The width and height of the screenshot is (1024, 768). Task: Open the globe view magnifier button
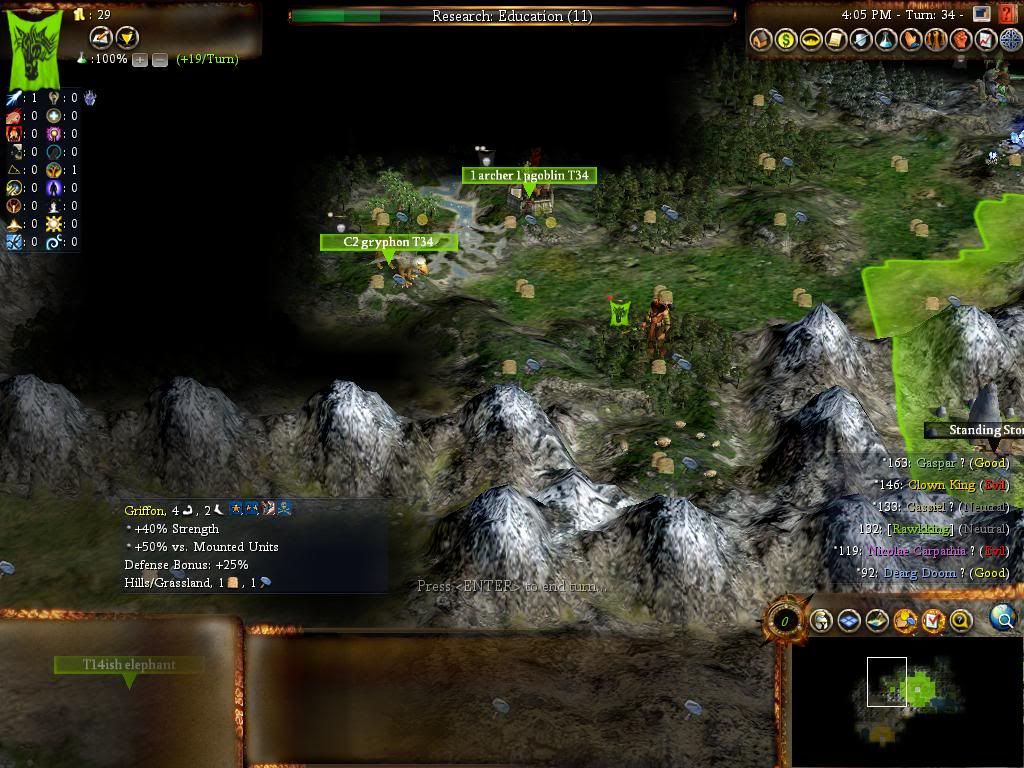tap(1002, 619)
